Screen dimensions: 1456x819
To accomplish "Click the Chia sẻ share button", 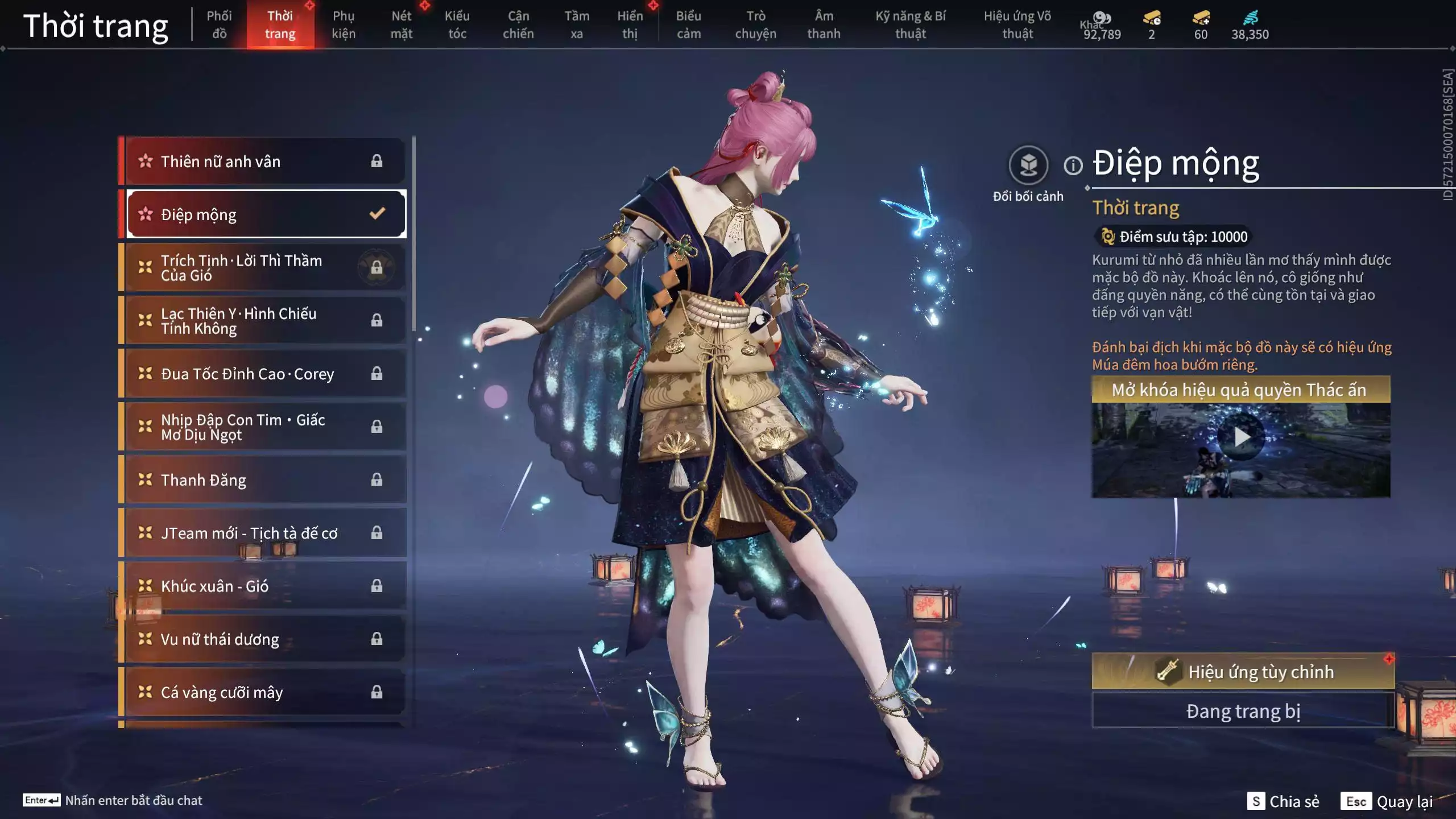I will point(1284,801).
